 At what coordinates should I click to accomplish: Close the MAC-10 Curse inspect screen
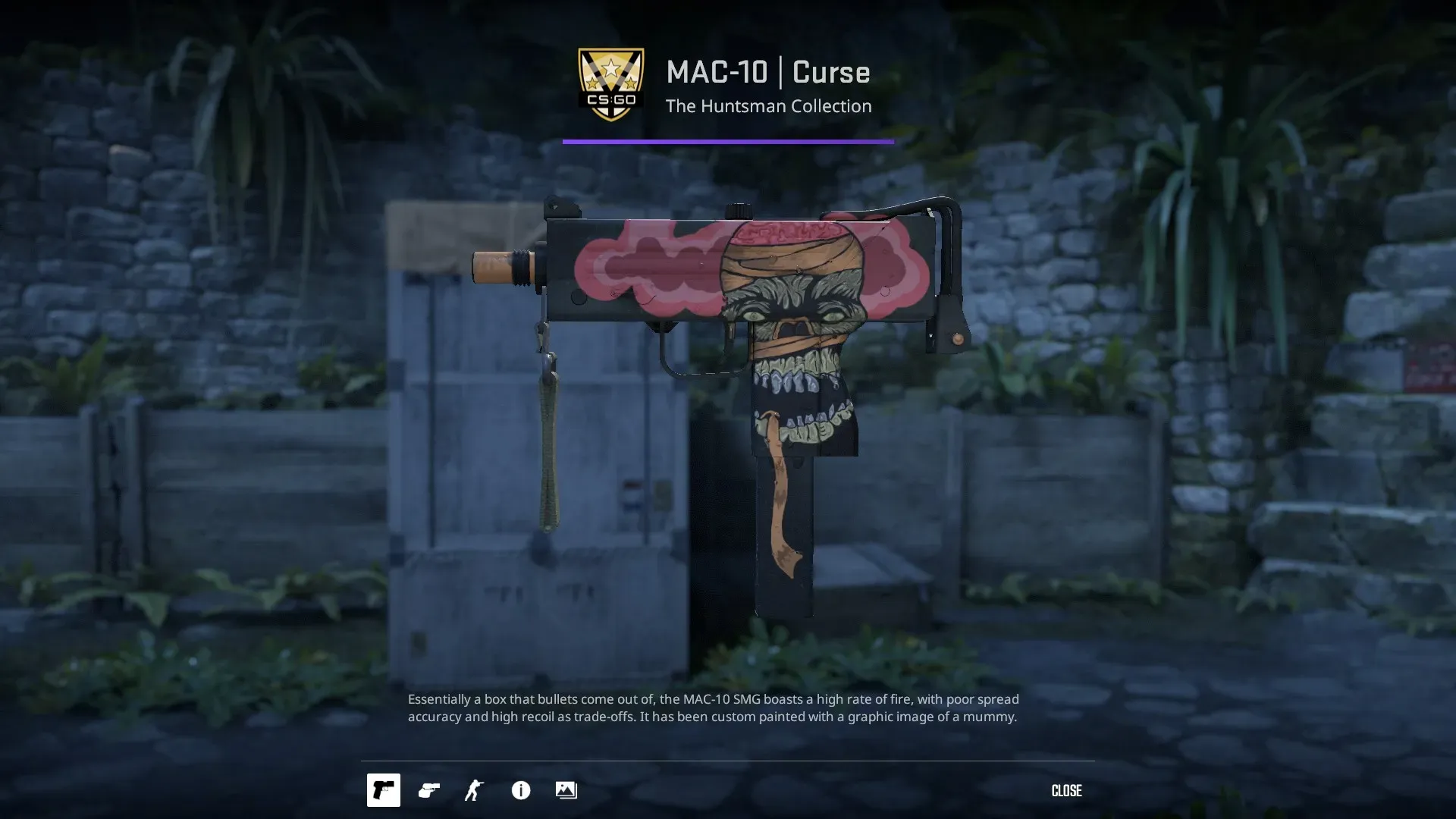point(1066,790)
